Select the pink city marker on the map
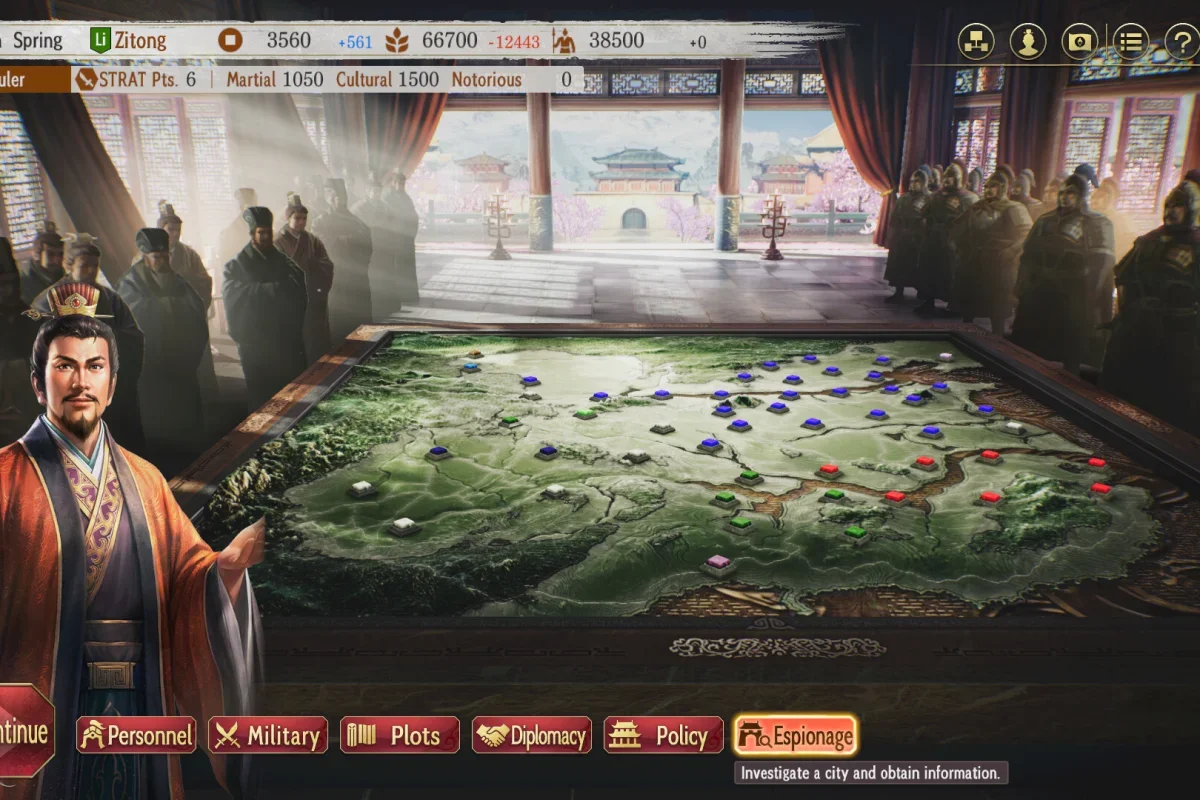1200x800 pixels. pos(718,562)
